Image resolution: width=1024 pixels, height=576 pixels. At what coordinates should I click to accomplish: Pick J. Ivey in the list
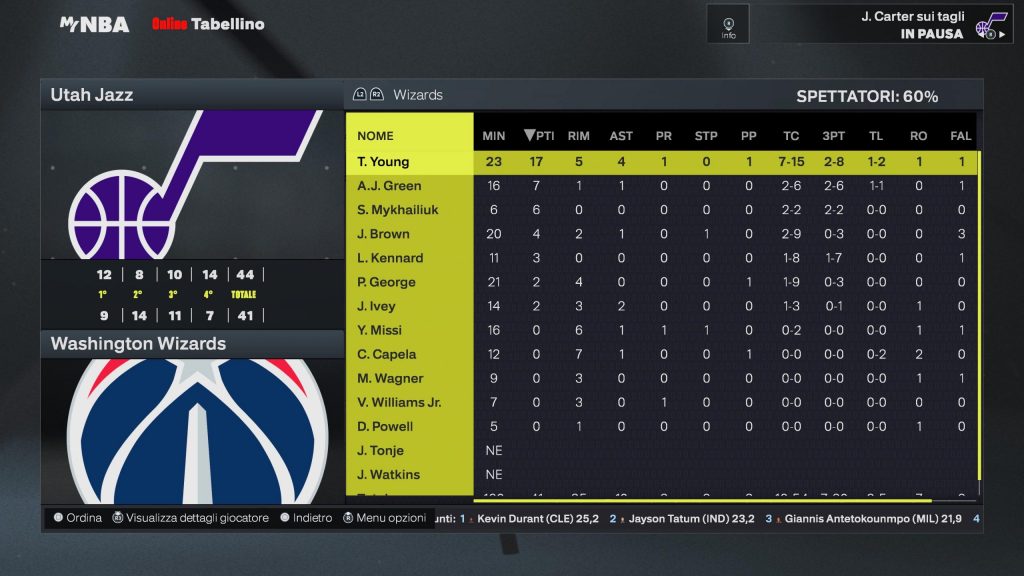[376, 306]
